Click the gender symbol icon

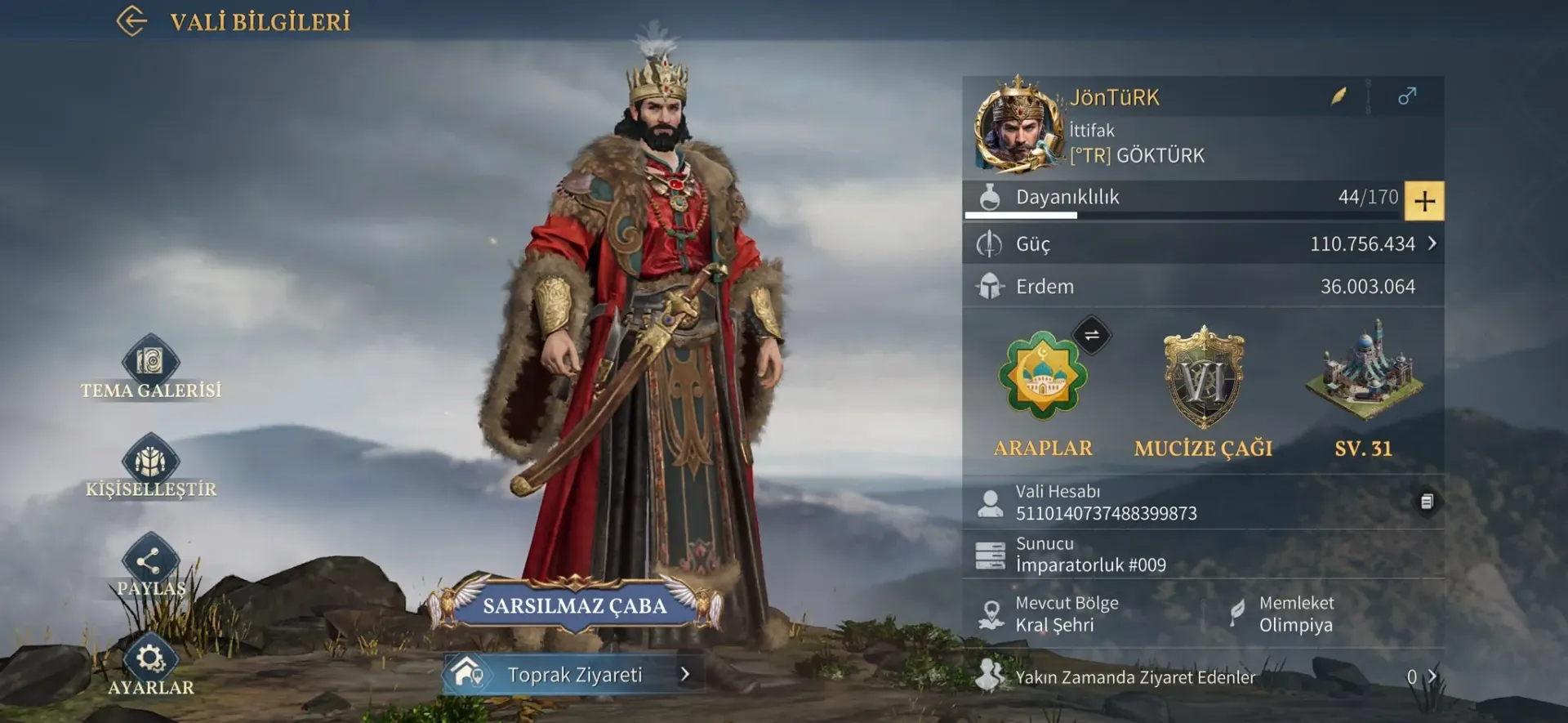click(1406, 96)
